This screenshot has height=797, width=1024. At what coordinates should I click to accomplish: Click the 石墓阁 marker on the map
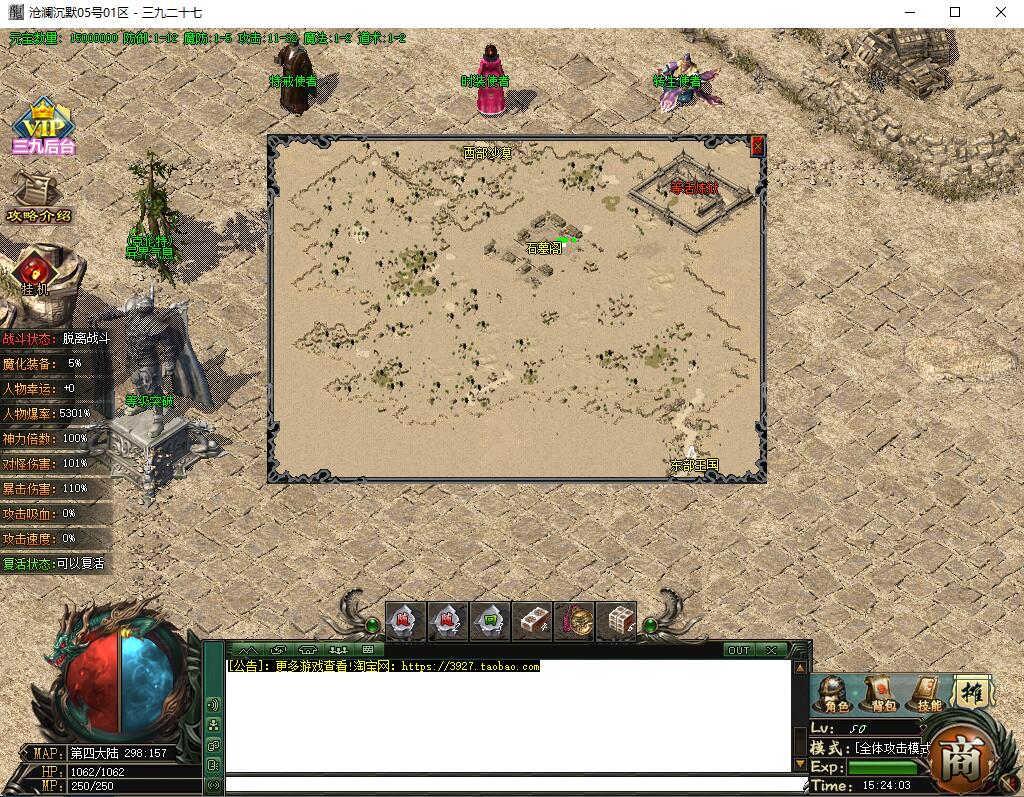click(x=543, y=248)
